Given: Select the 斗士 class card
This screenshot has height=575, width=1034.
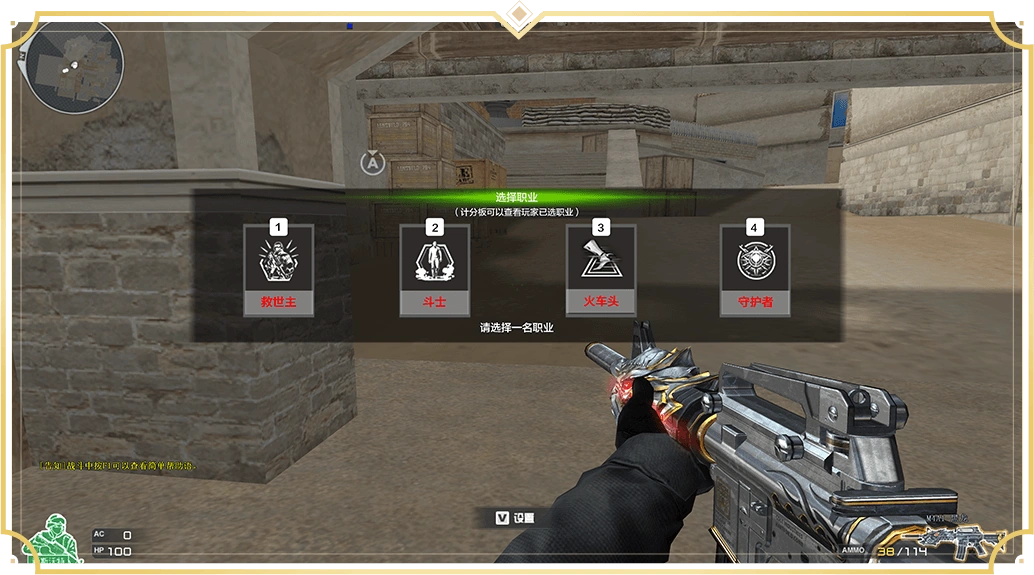Looking at the screenshot, I should (434, 270).
